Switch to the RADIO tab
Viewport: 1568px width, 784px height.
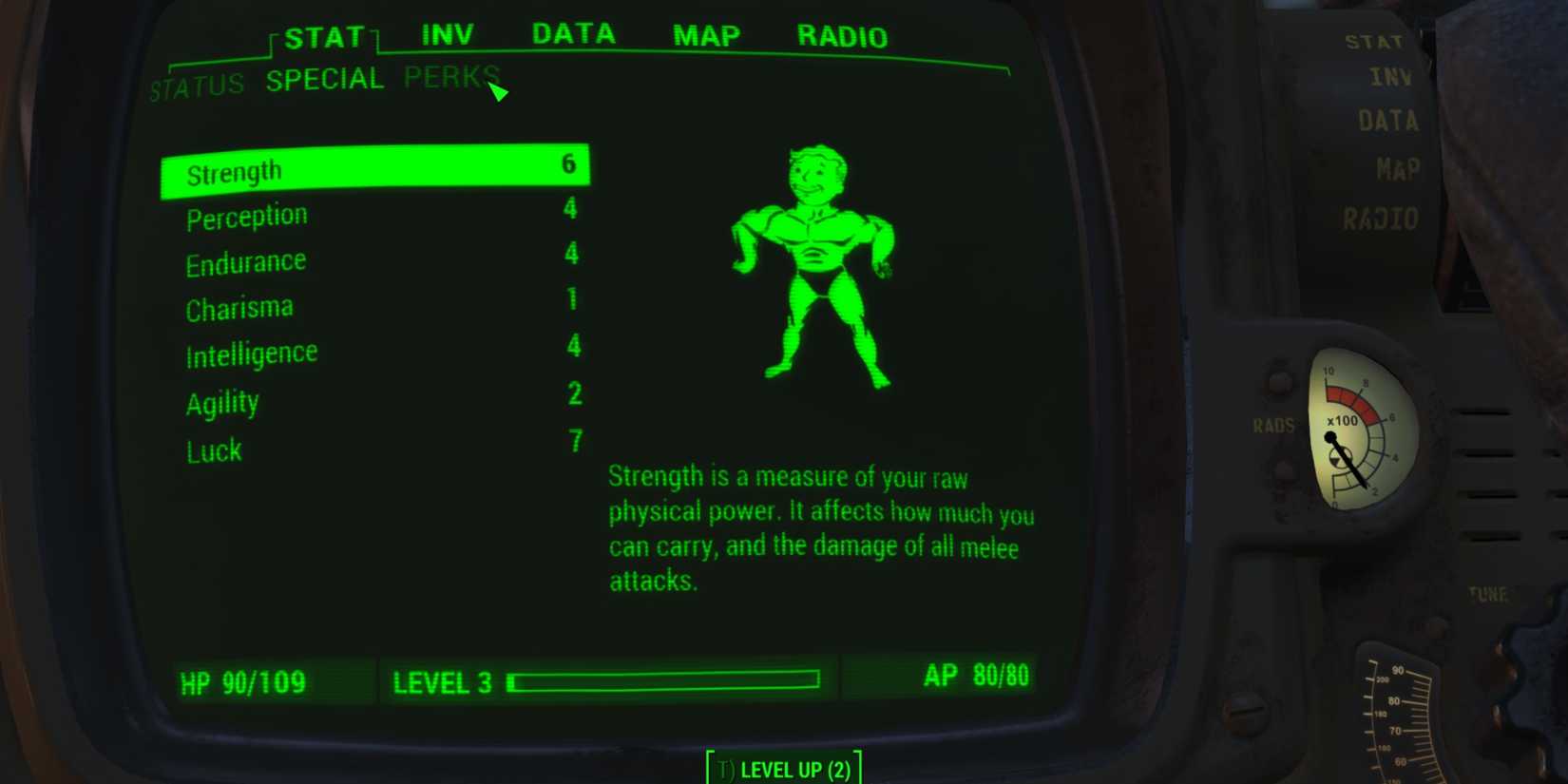842,36
